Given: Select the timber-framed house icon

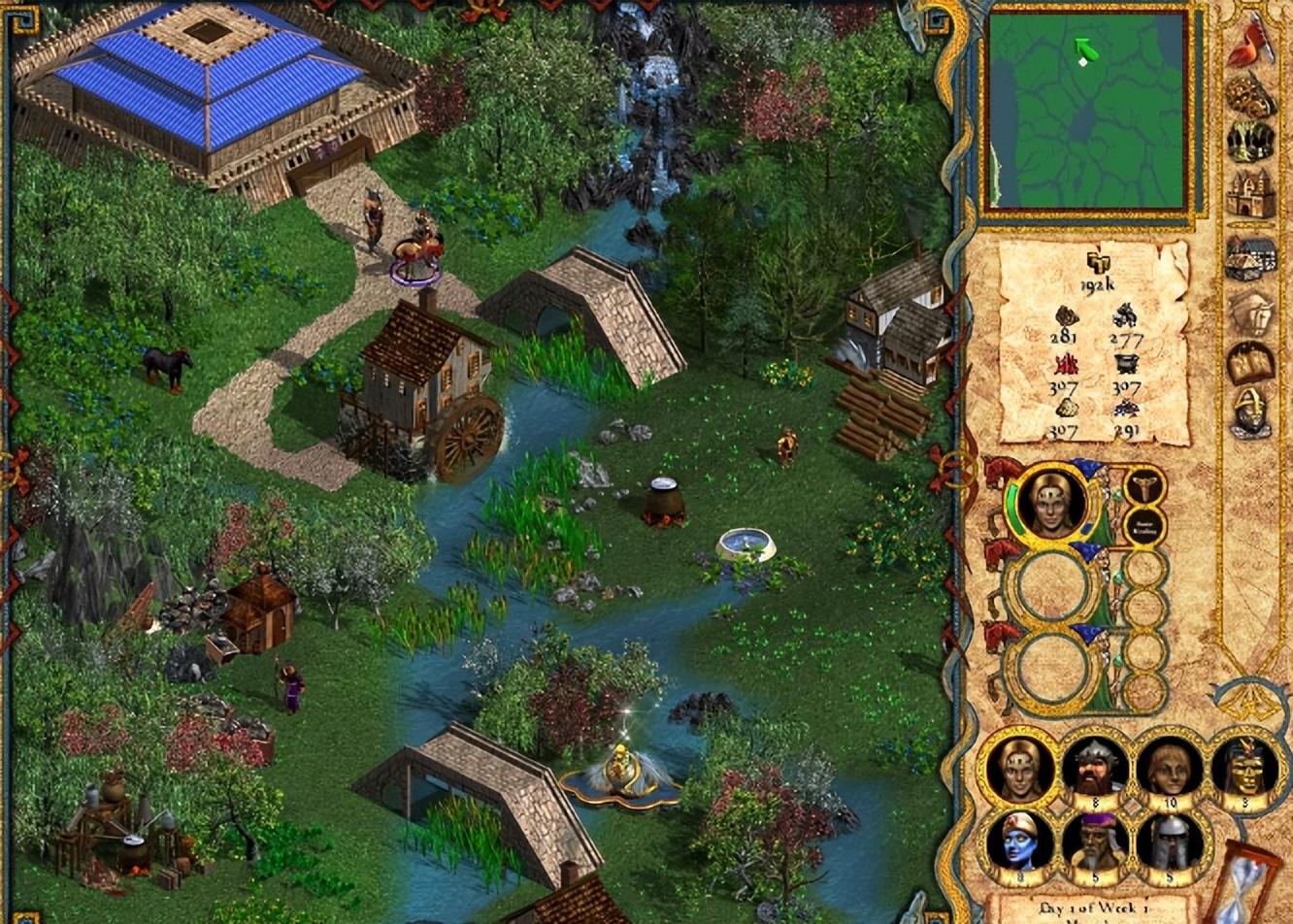Looking at the screenshot, I should click(1249, 258).
